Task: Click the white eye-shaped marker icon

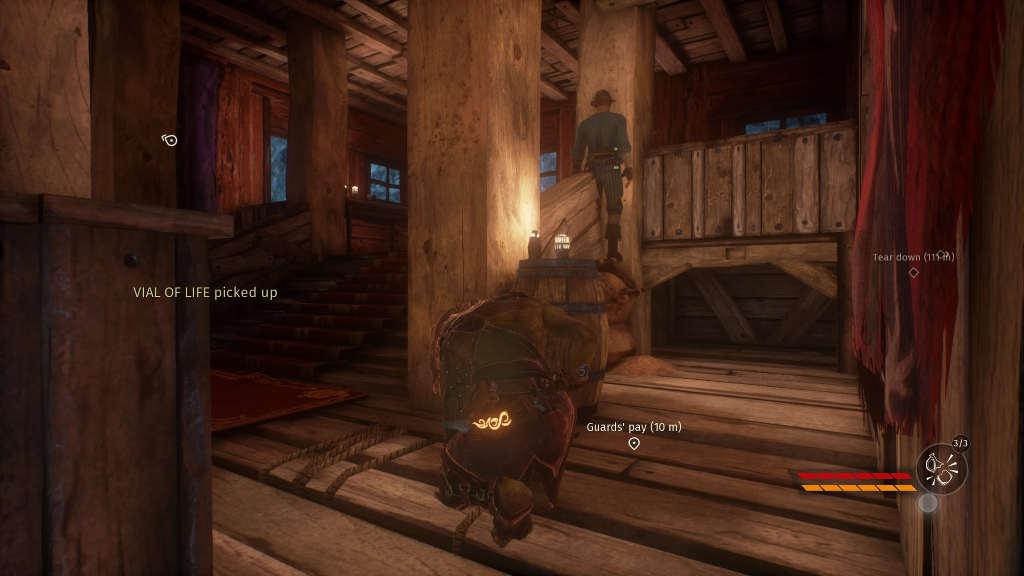Action: pos(170,140)
